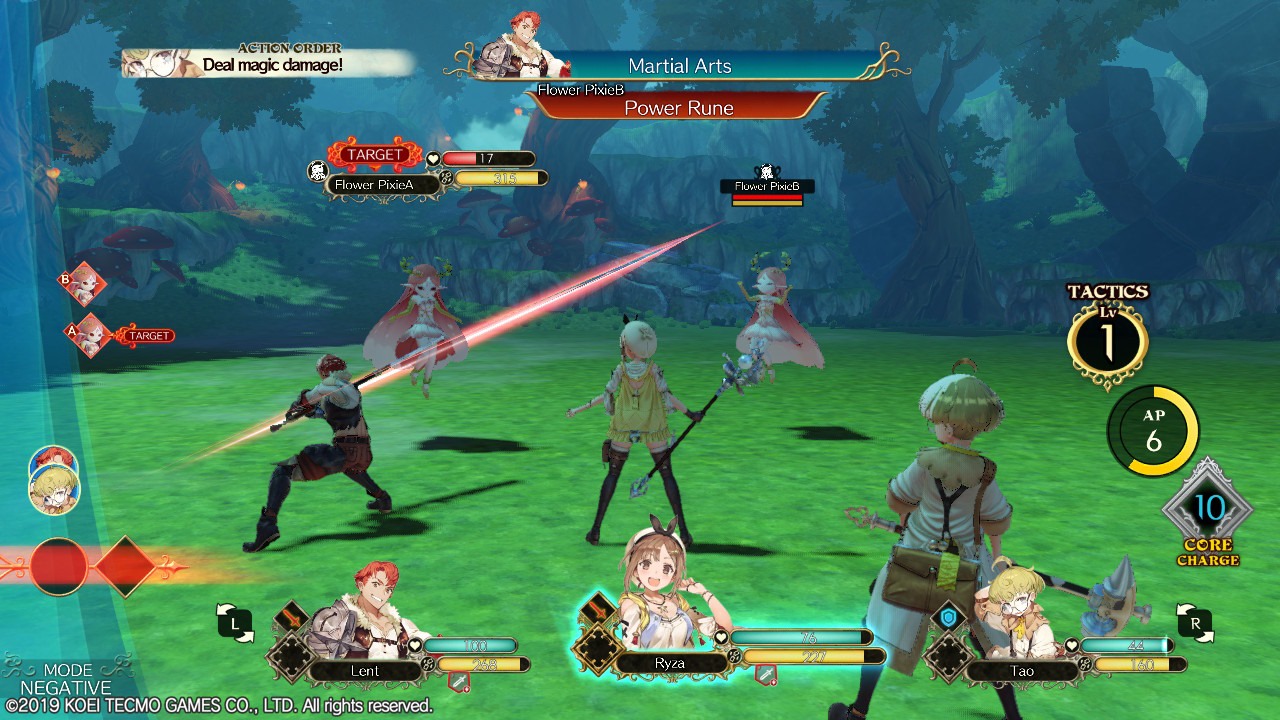The image size is (1280, 720).
Task: Target the Flower PixieA nameplate
Action: [373, 185]
